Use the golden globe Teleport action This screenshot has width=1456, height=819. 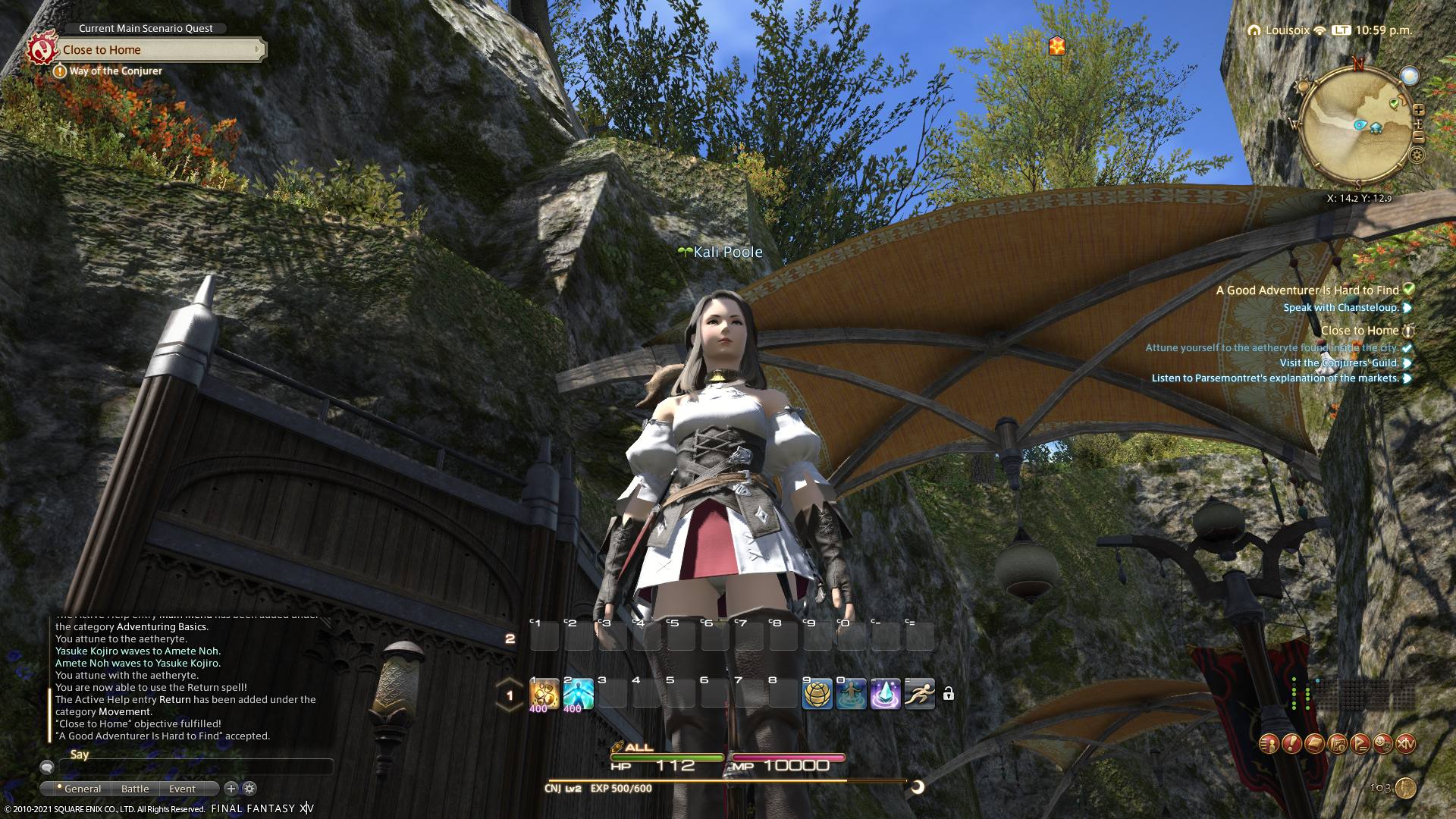(x=817, y=694)
